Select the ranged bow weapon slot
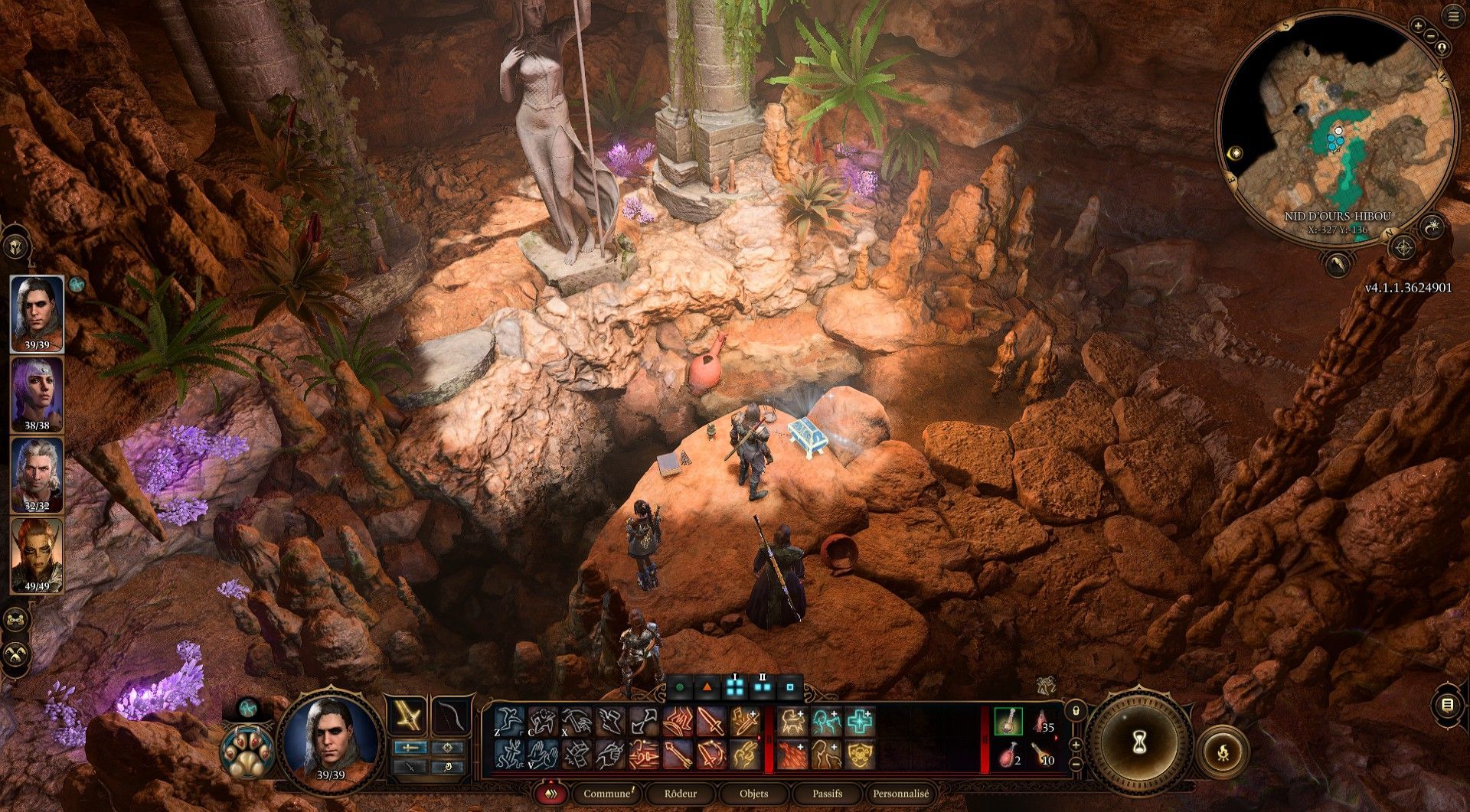 click(451, 717)
